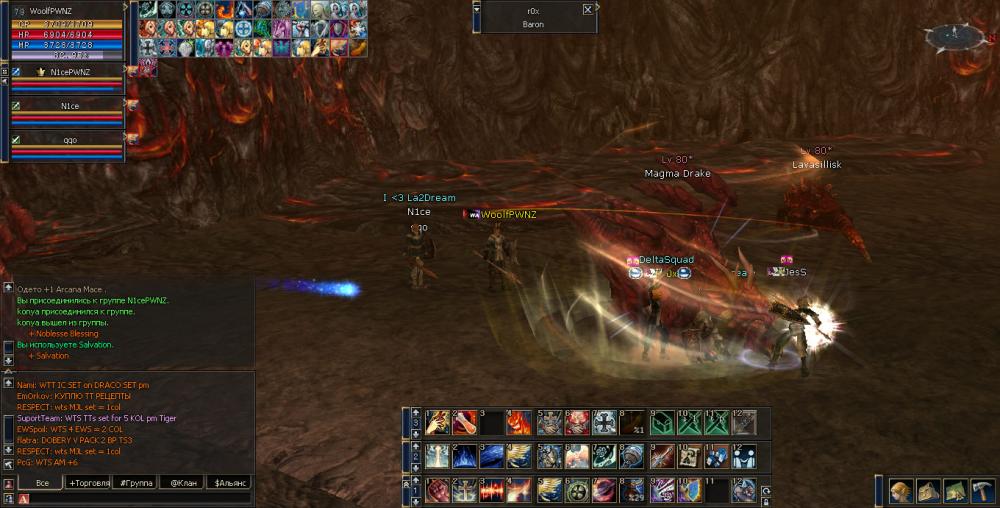Open the minimap radar

pos(954,37)
